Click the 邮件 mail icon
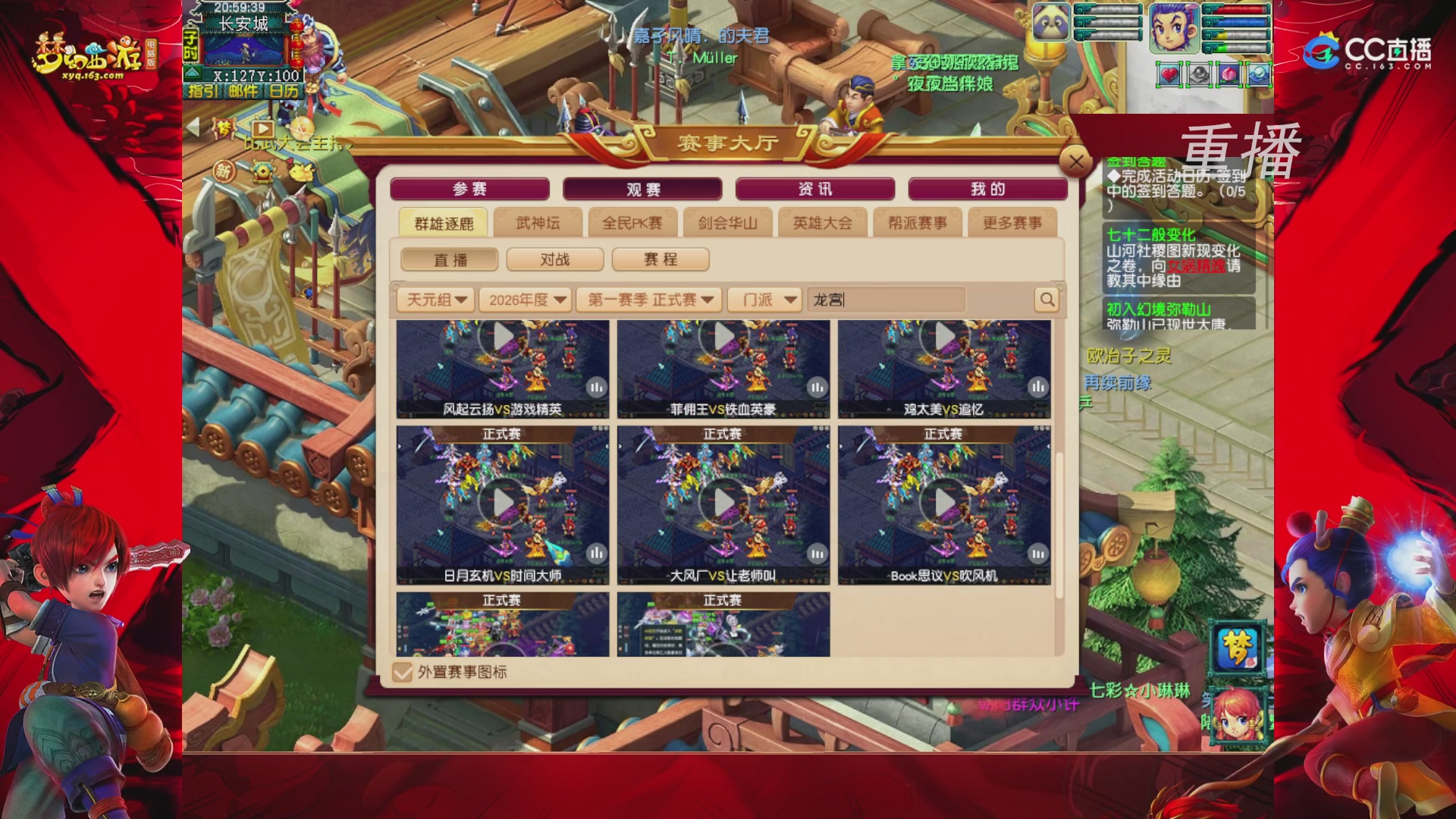Viewport: 1456px width, 819px height. (243, 91)
